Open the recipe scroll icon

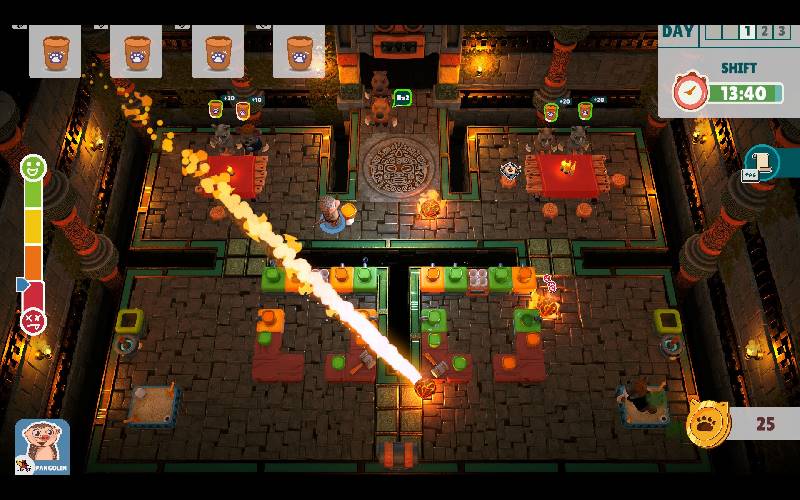[x=763, y=162]
